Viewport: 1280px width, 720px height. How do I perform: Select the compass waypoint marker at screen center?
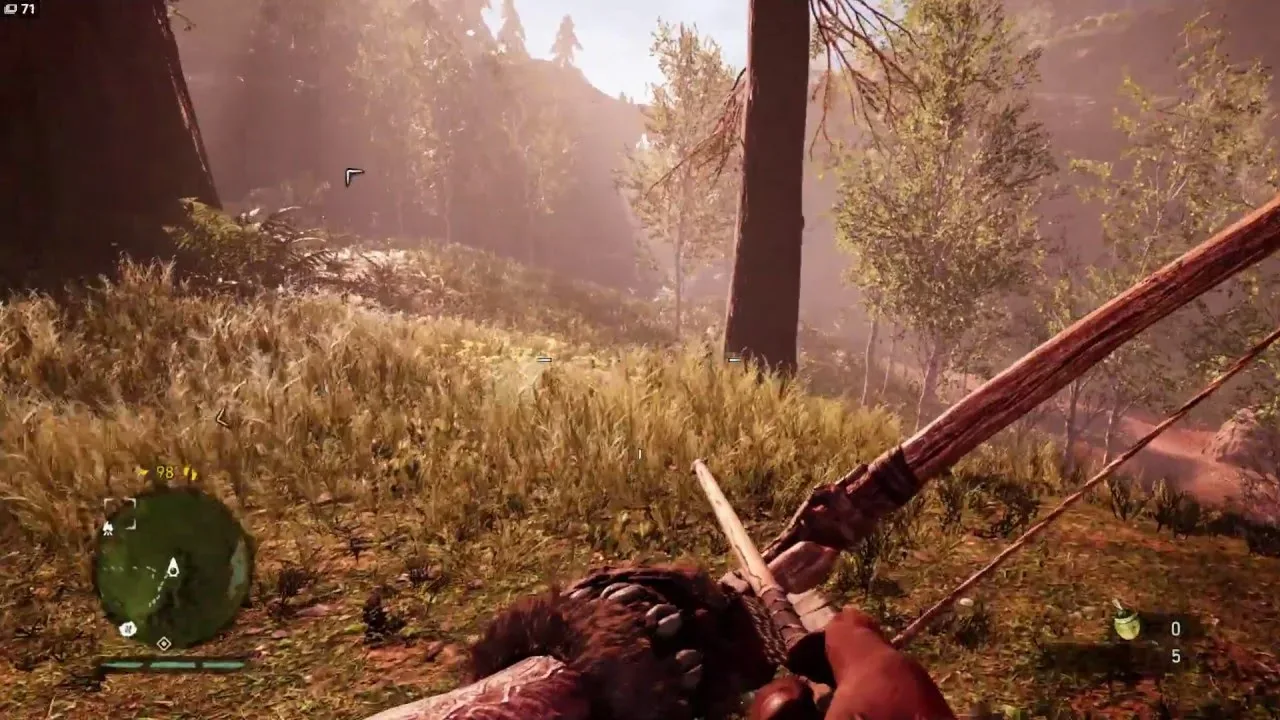coord(640,452)
